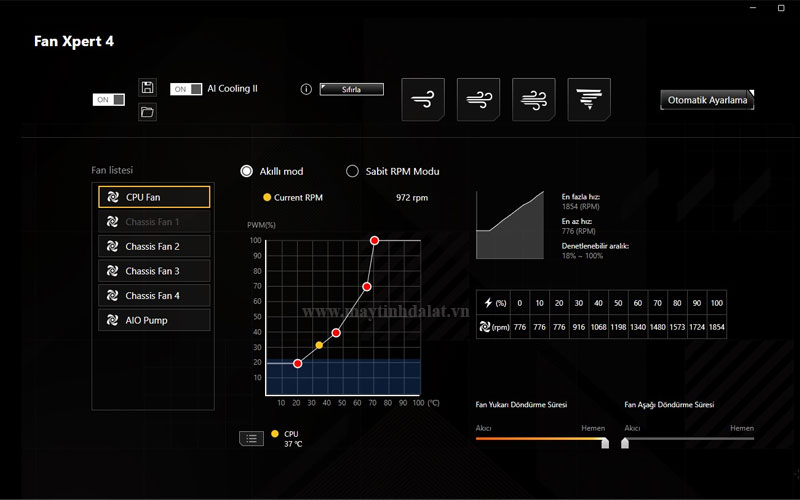Pick AIO Pump from the fan list
Image resolution: width=800 pixels, height=500 pixels.
(x=154, y=321)
